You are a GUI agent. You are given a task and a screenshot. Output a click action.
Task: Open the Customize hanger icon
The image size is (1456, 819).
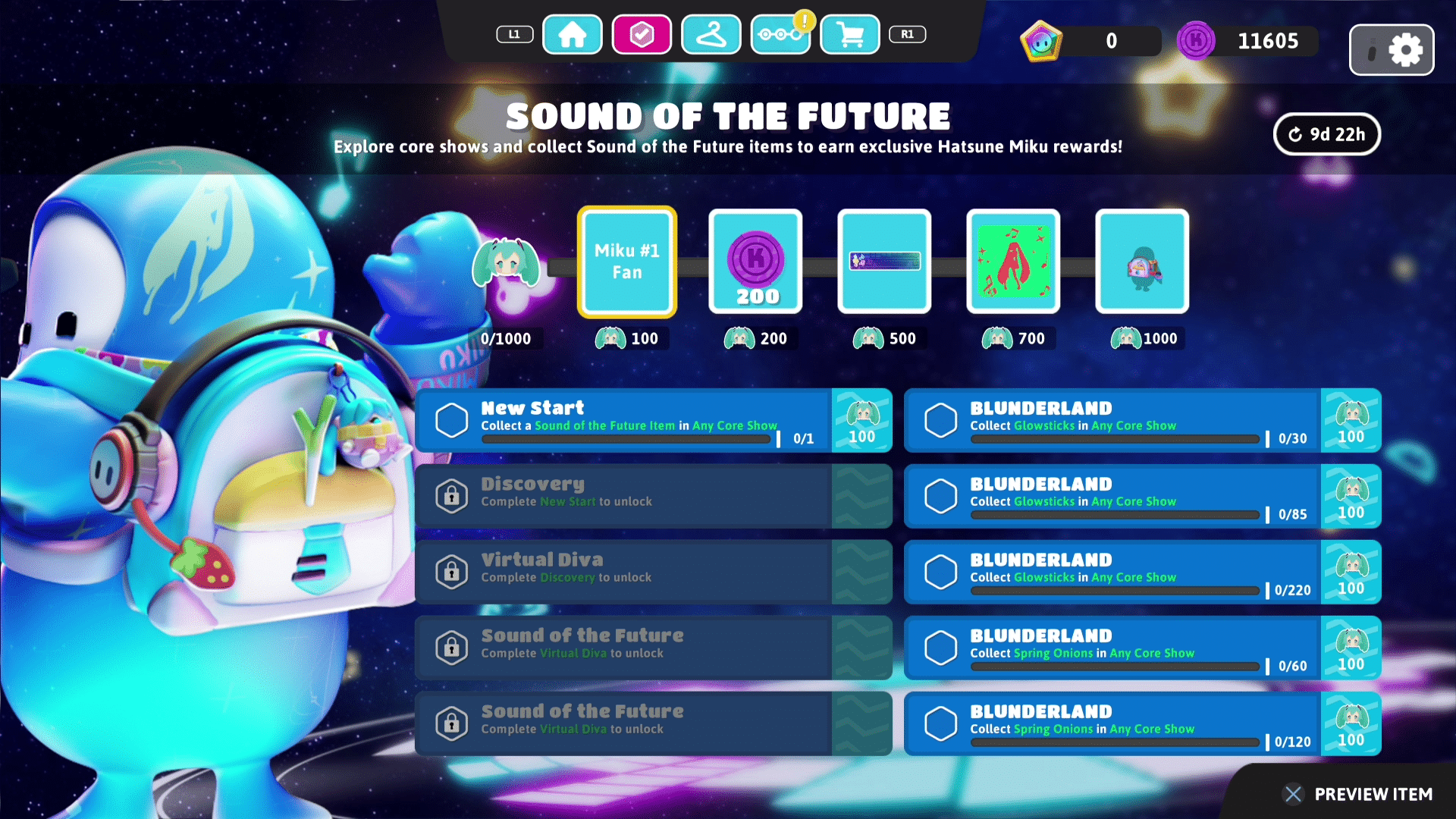coord(711,34)
